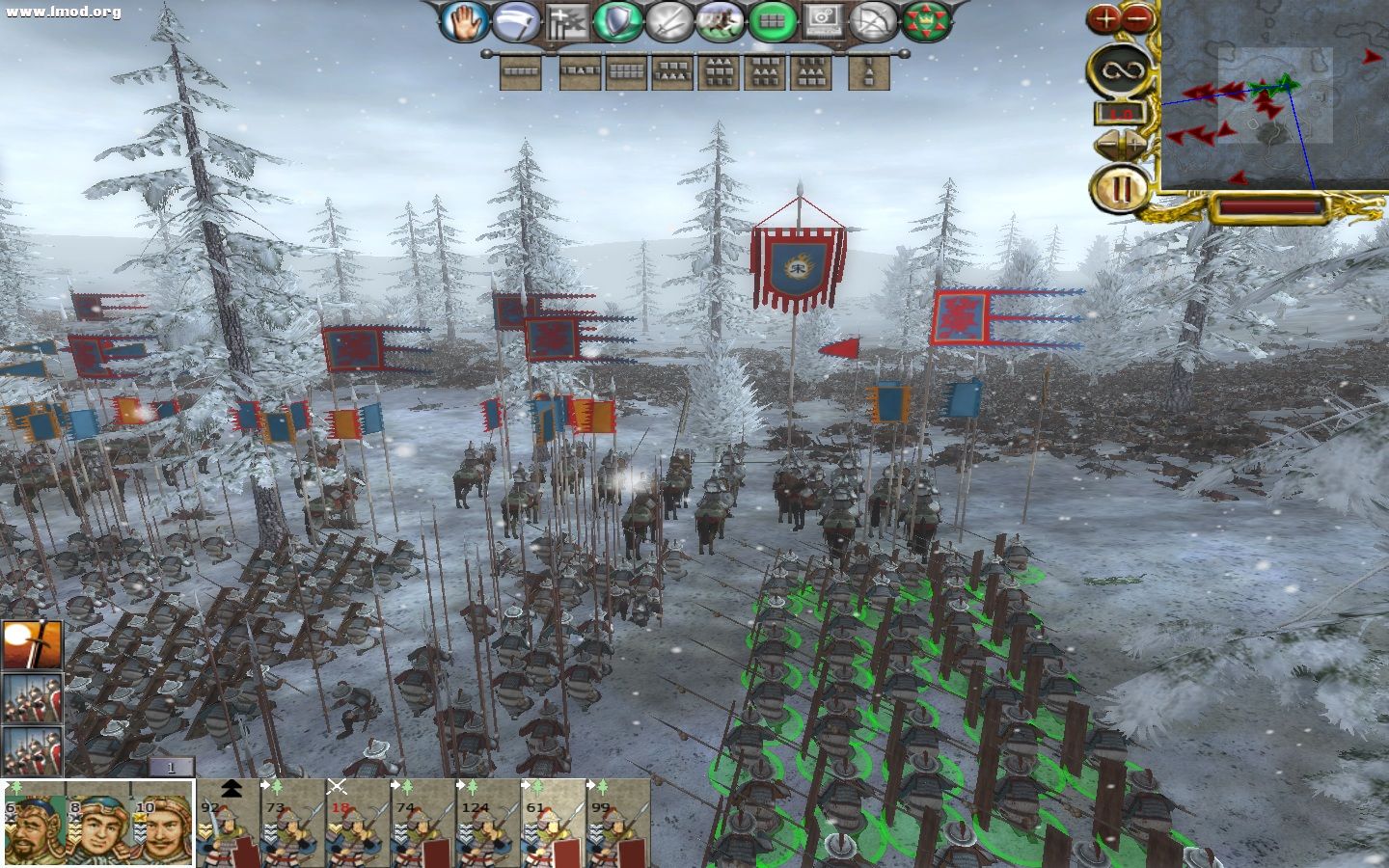Choose the single line formation preset
Viewport: 1389px width, 868px height.
point(522,71)
